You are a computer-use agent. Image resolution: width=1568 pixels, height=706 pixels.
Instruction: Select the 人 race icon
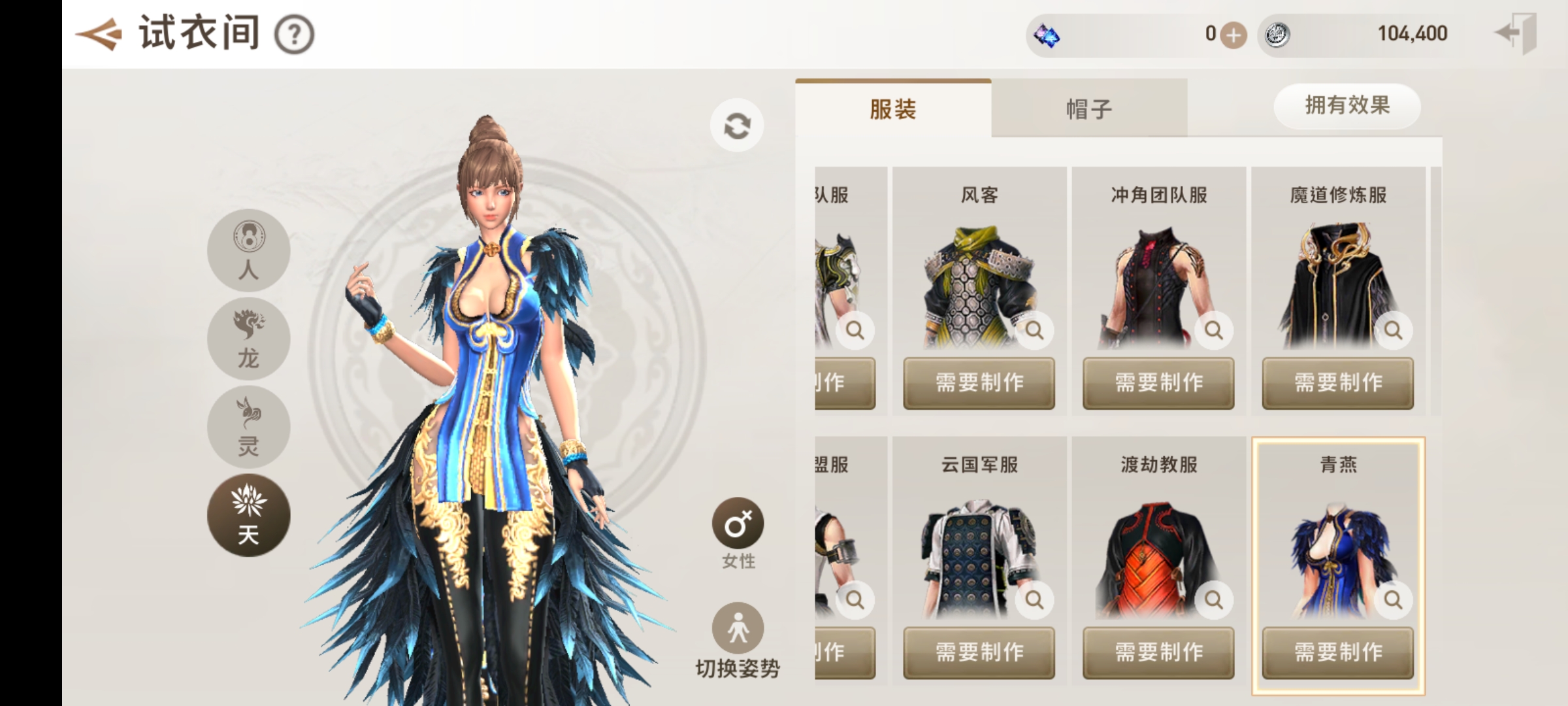[x=248, y=252]
